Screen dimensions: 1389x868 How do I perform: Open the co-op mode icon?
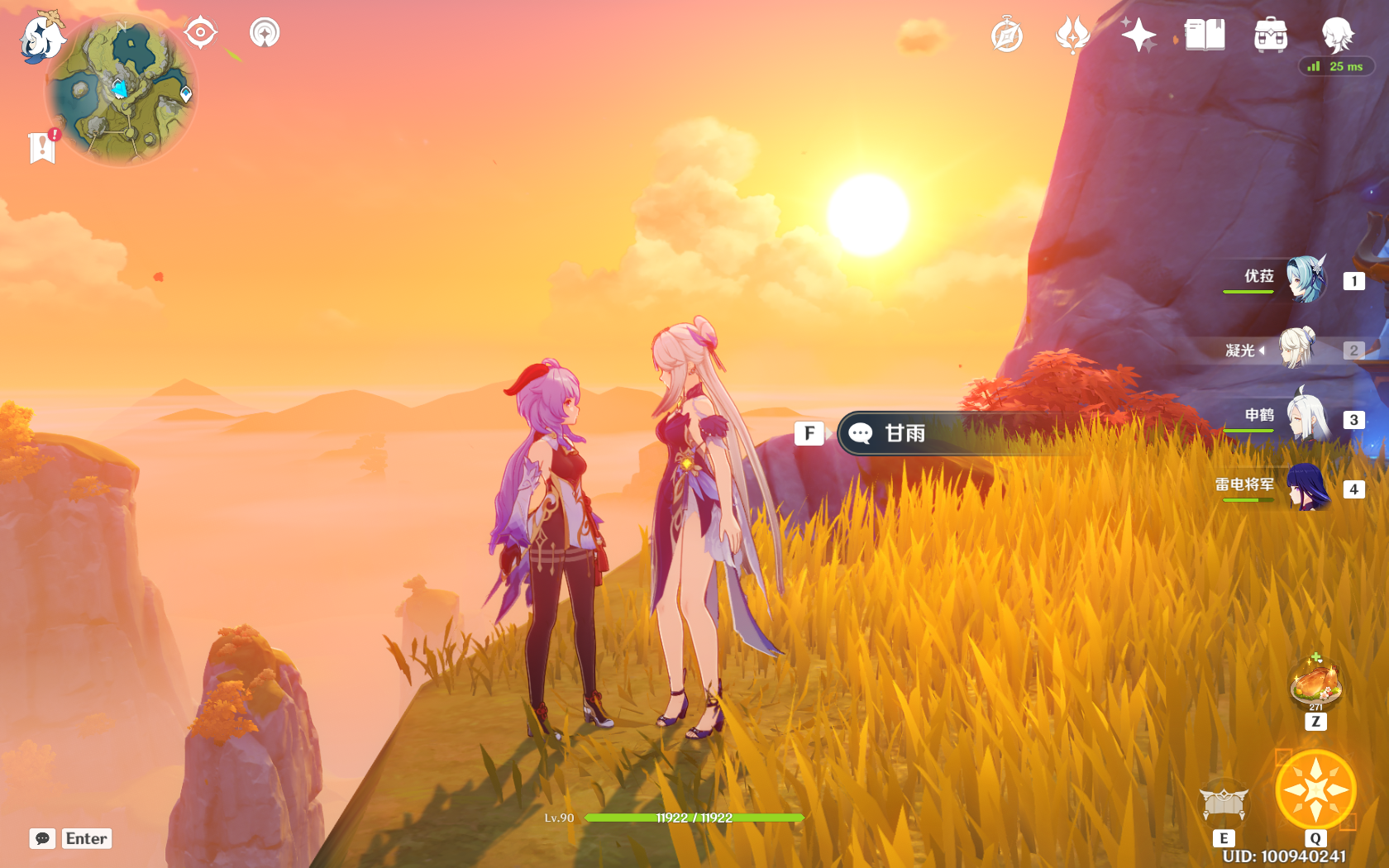pos(265,33)
